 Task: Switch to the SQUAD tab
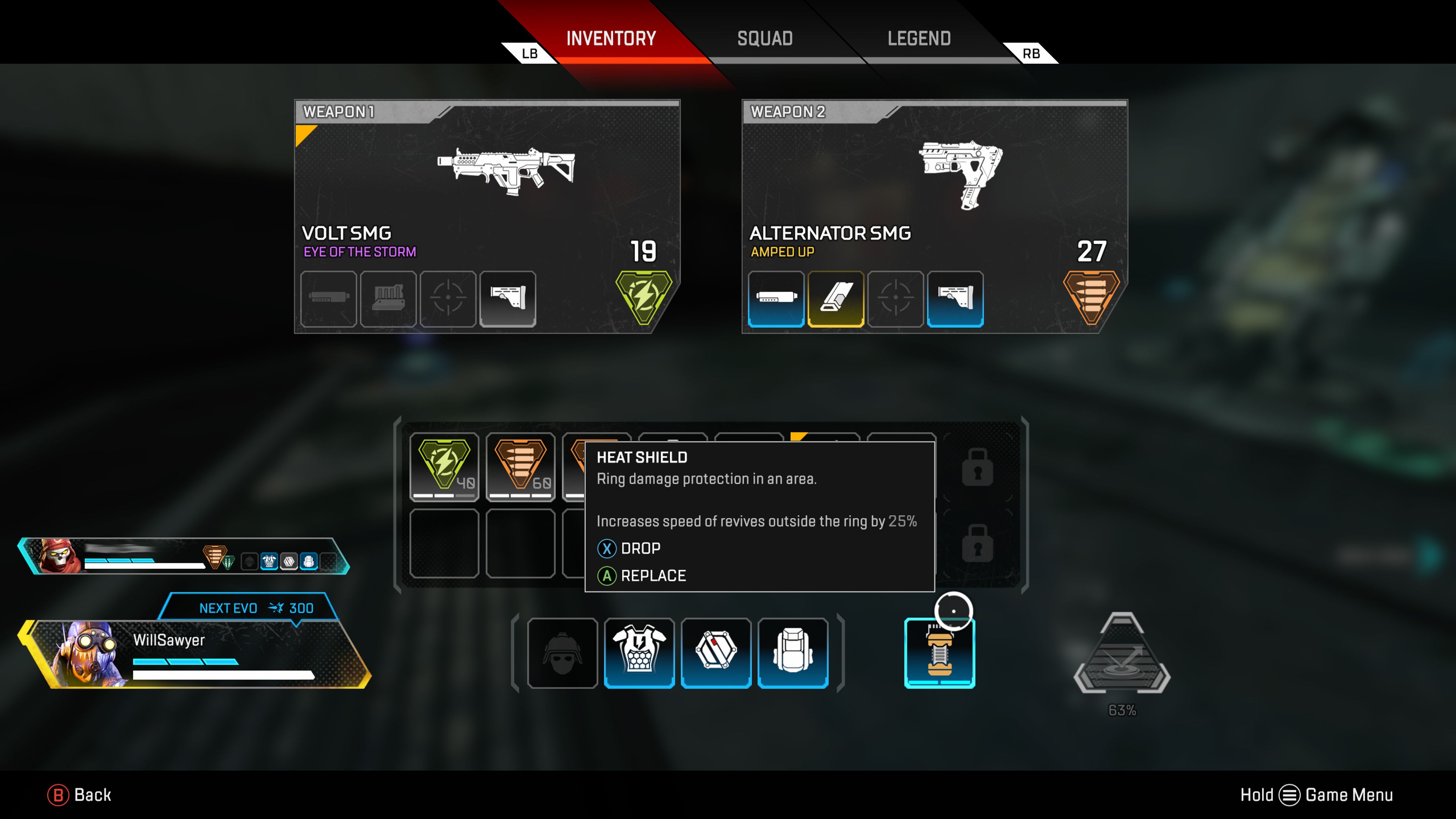pyautogui.click(x=764, y=38)
